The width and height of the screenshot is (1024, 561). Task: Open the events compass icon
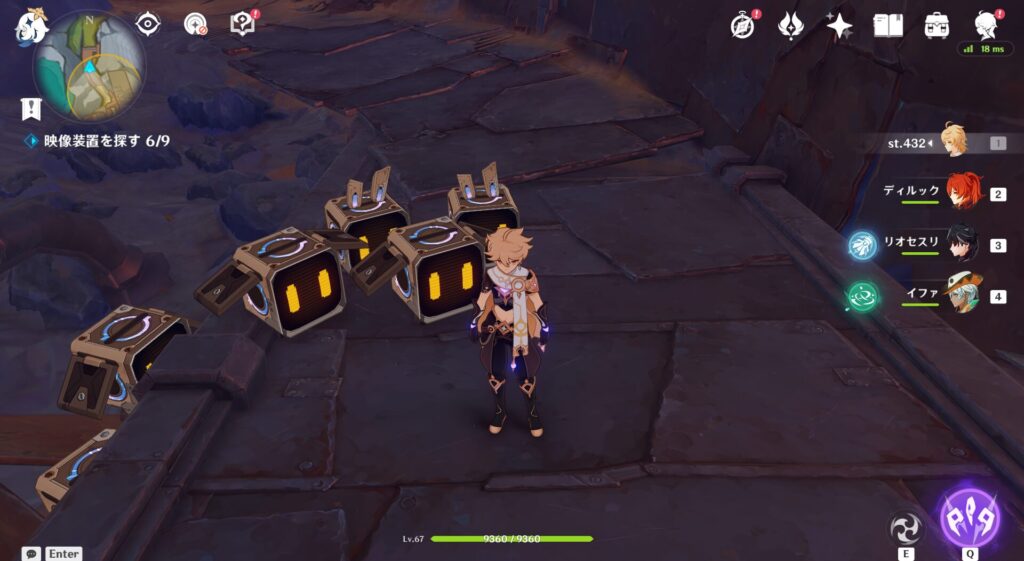pyautogui.click(x=743, y=25)
